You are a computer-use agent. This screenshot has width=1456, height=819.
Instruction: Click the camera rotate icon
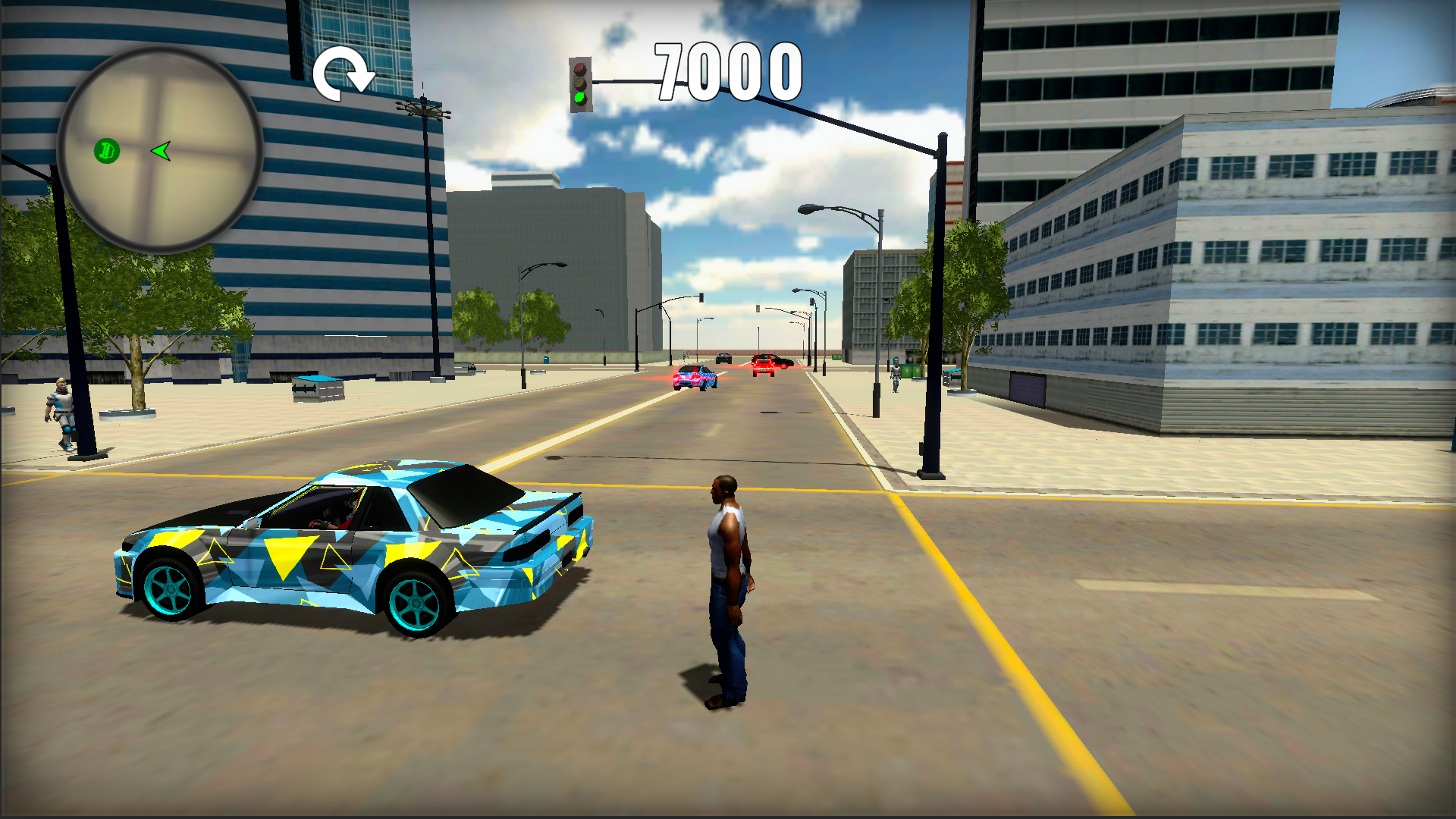pyautogui.click(x=345, y=72)
